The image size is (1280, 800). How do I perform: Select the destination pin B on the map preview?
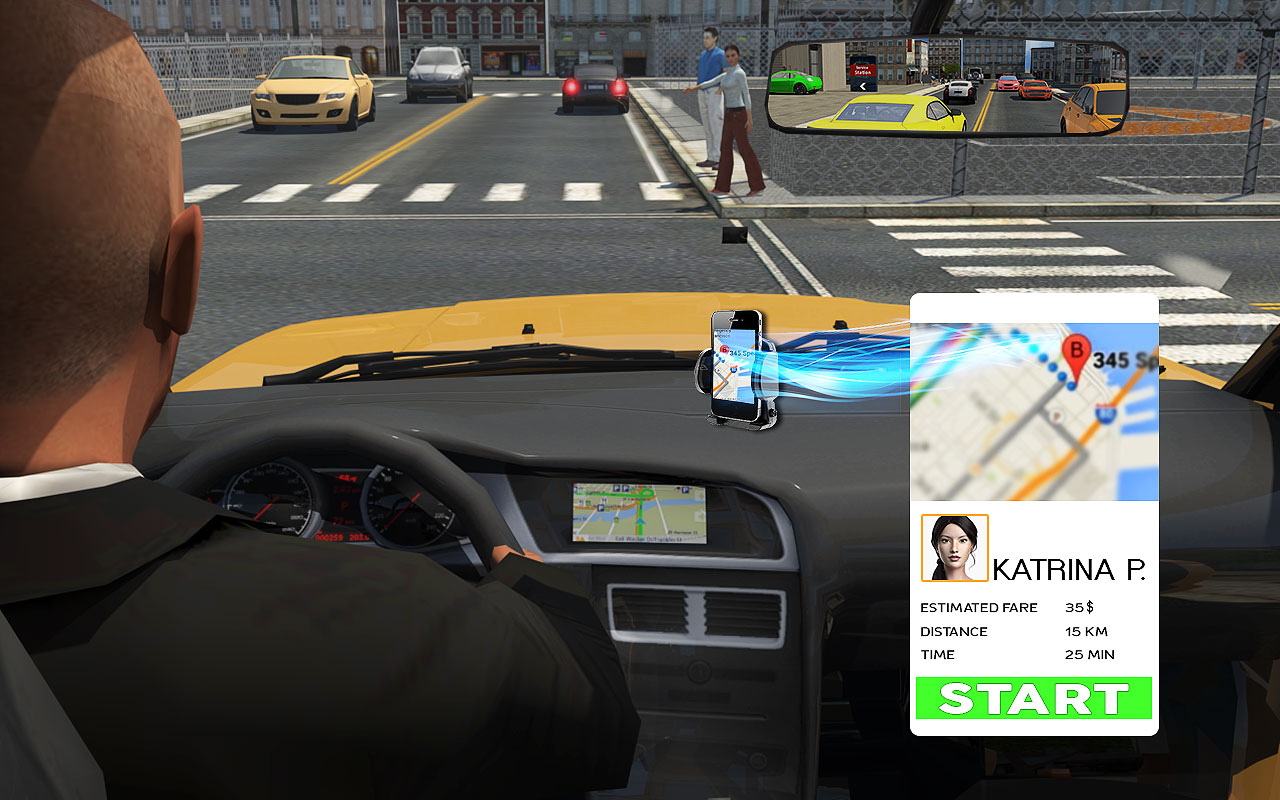click(x=1076, y=351)
